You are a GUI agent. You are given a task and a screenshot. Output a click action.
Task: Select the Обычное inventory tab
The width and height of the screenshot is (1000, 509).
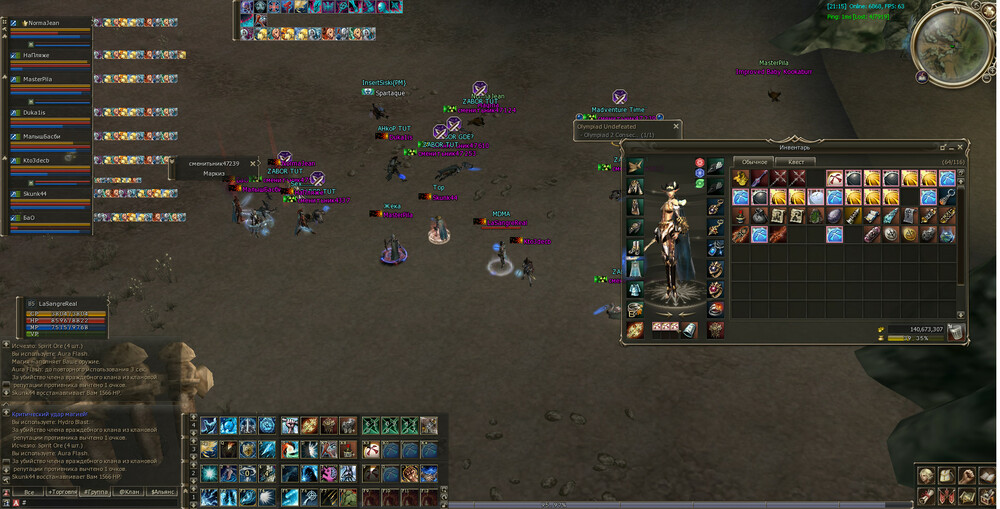754,161
